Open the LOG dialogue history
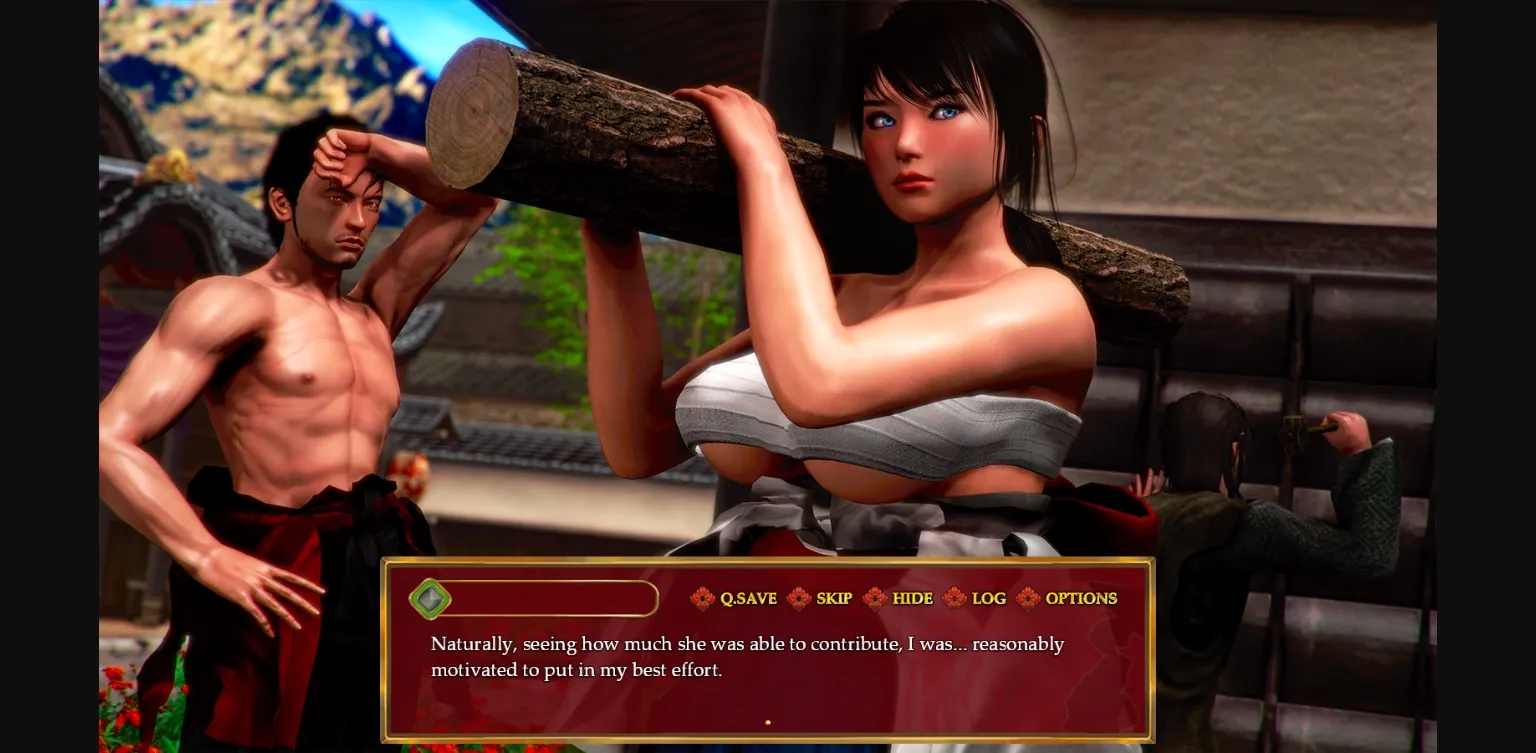 pos(987,598)
